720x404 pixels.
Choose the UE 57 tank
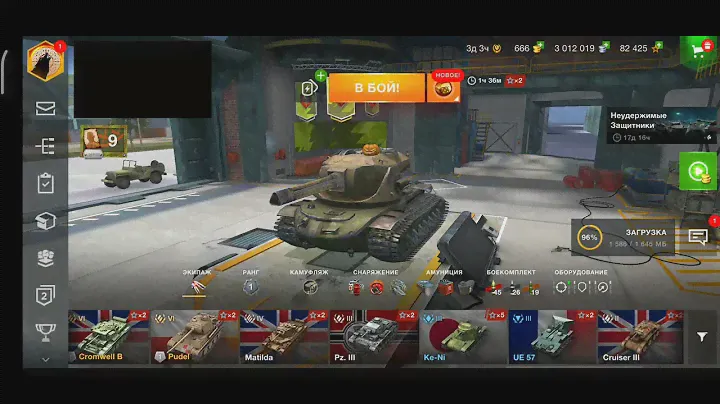551,336
